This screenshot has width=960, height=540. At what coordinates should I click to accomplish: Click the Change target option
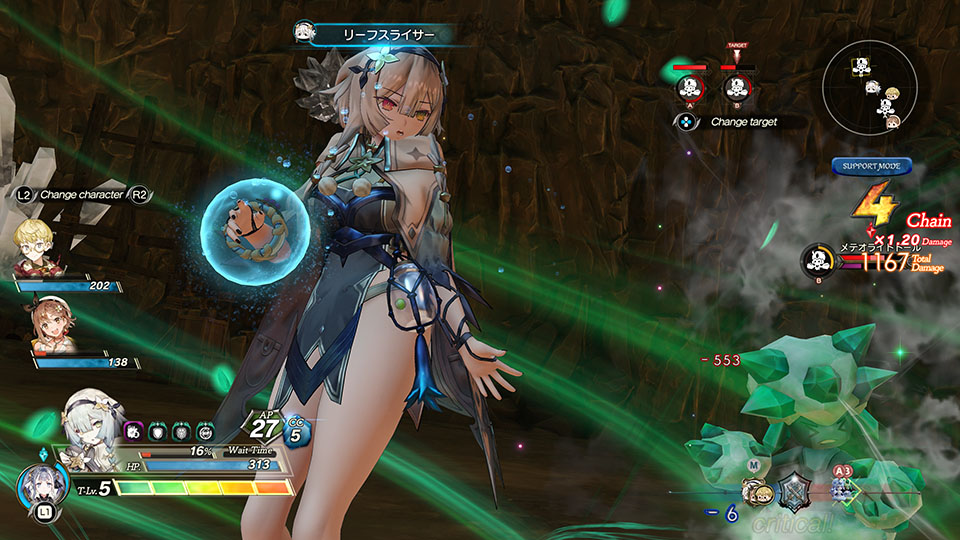[732, 122]
